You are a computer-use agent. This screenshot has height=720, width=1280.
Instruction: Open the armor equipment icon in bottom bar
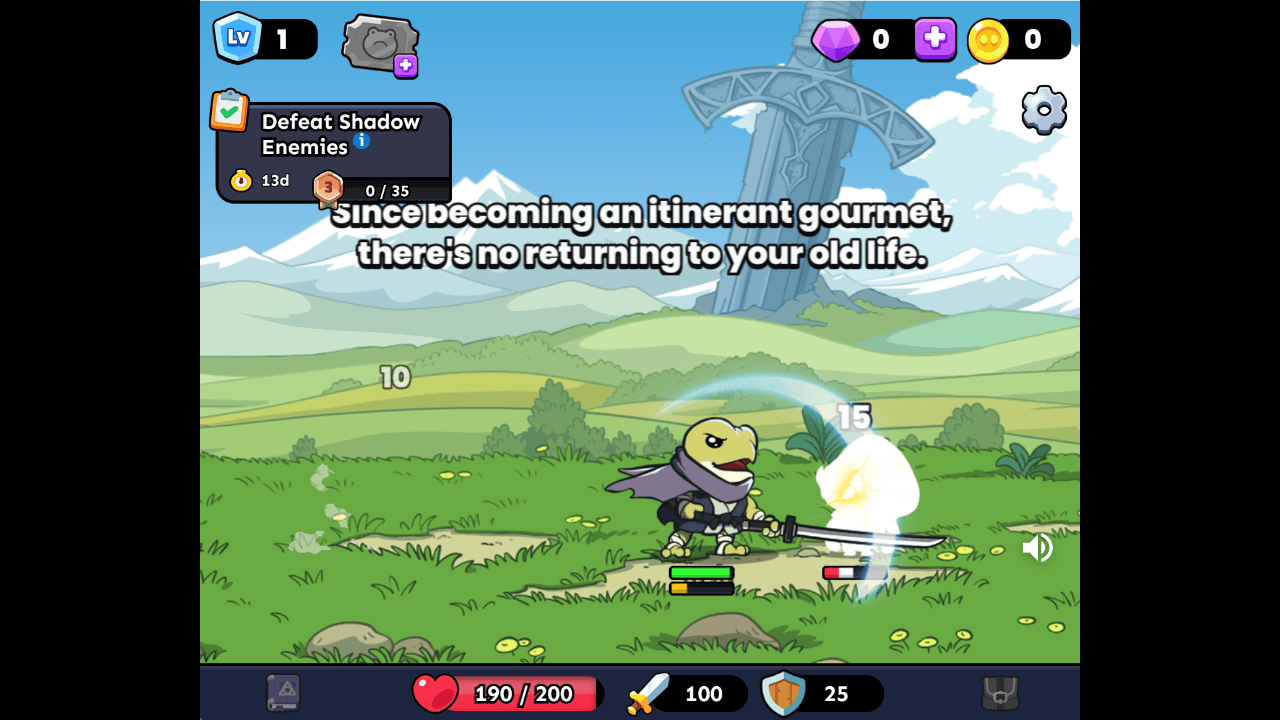[1000, 693]
